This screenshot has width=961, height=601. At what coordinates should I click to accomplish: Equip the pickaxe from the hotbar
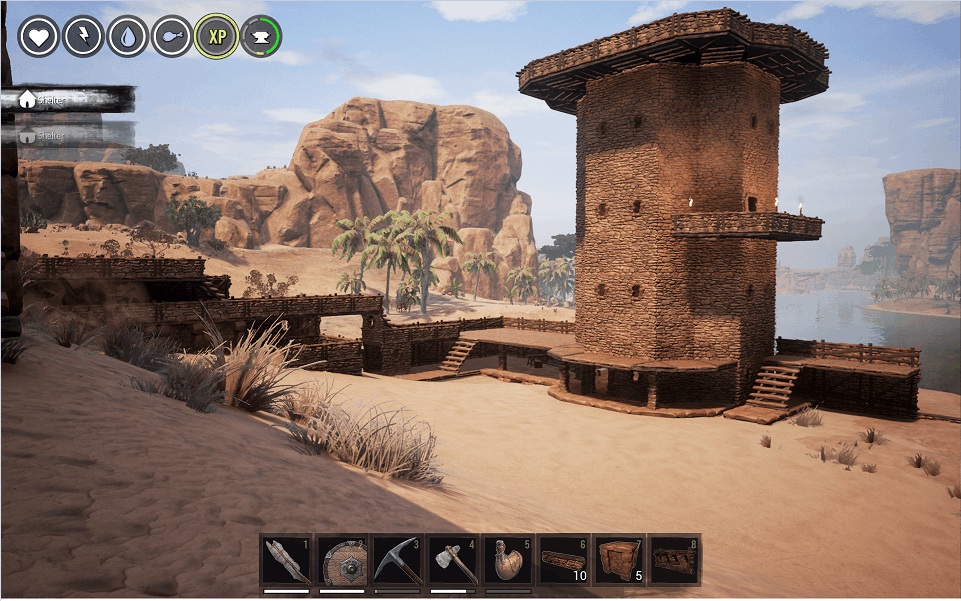coord(397,561)
